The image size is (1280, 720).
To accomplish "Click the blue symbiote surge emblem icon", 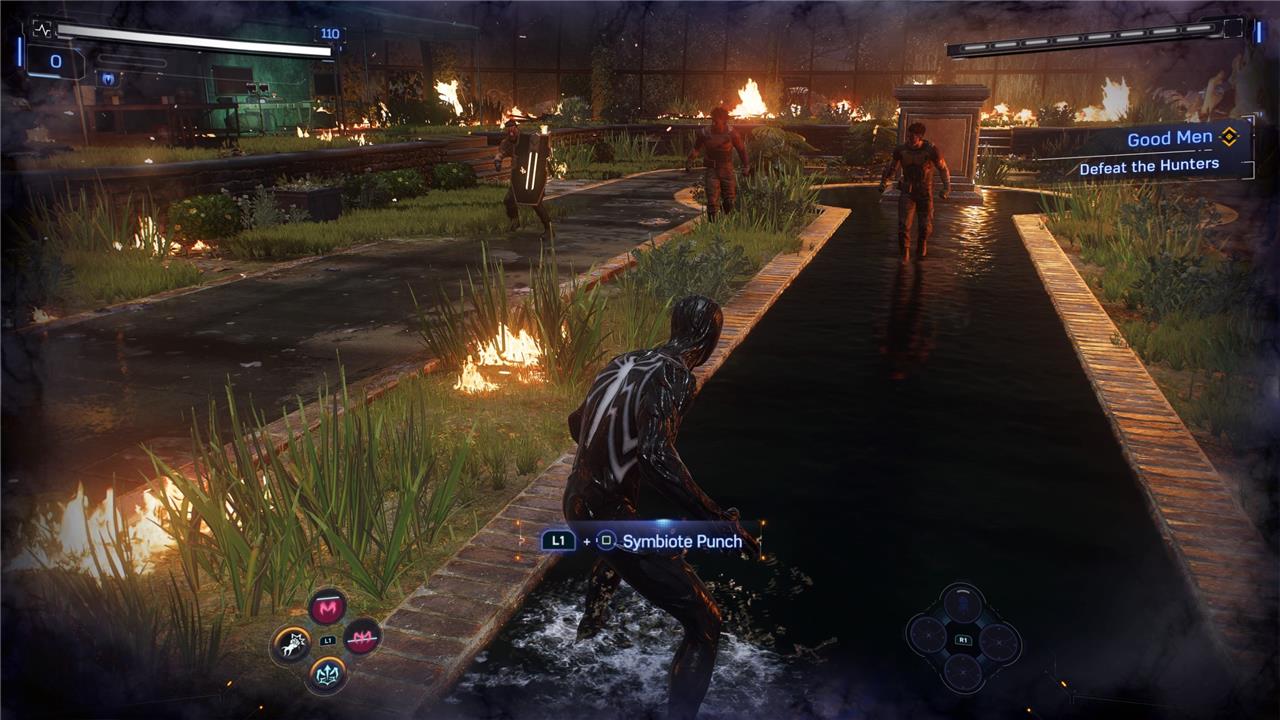I will 108,78.
